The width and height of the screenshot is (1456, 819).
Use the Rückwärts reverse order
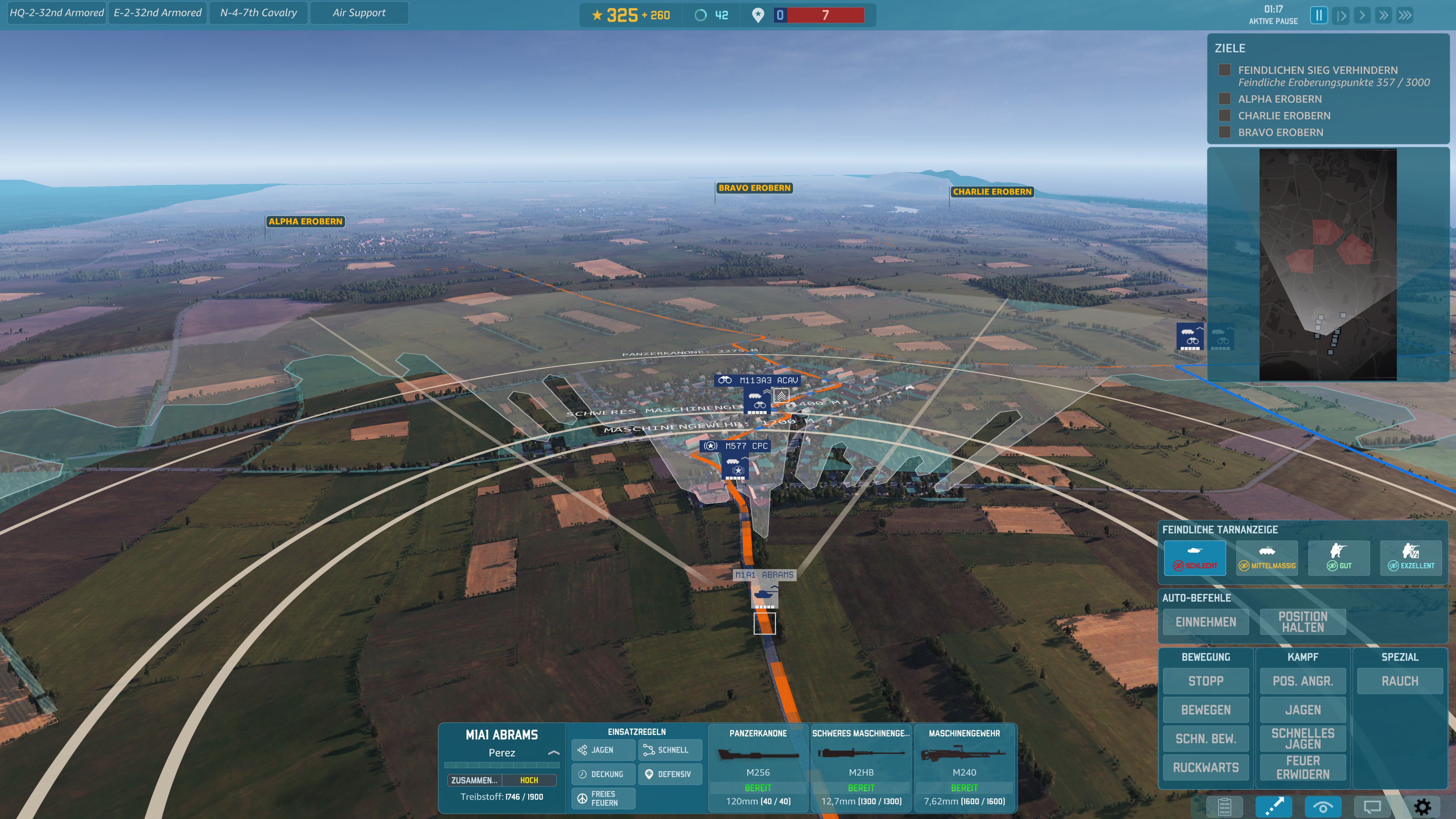click(1206, 767)
